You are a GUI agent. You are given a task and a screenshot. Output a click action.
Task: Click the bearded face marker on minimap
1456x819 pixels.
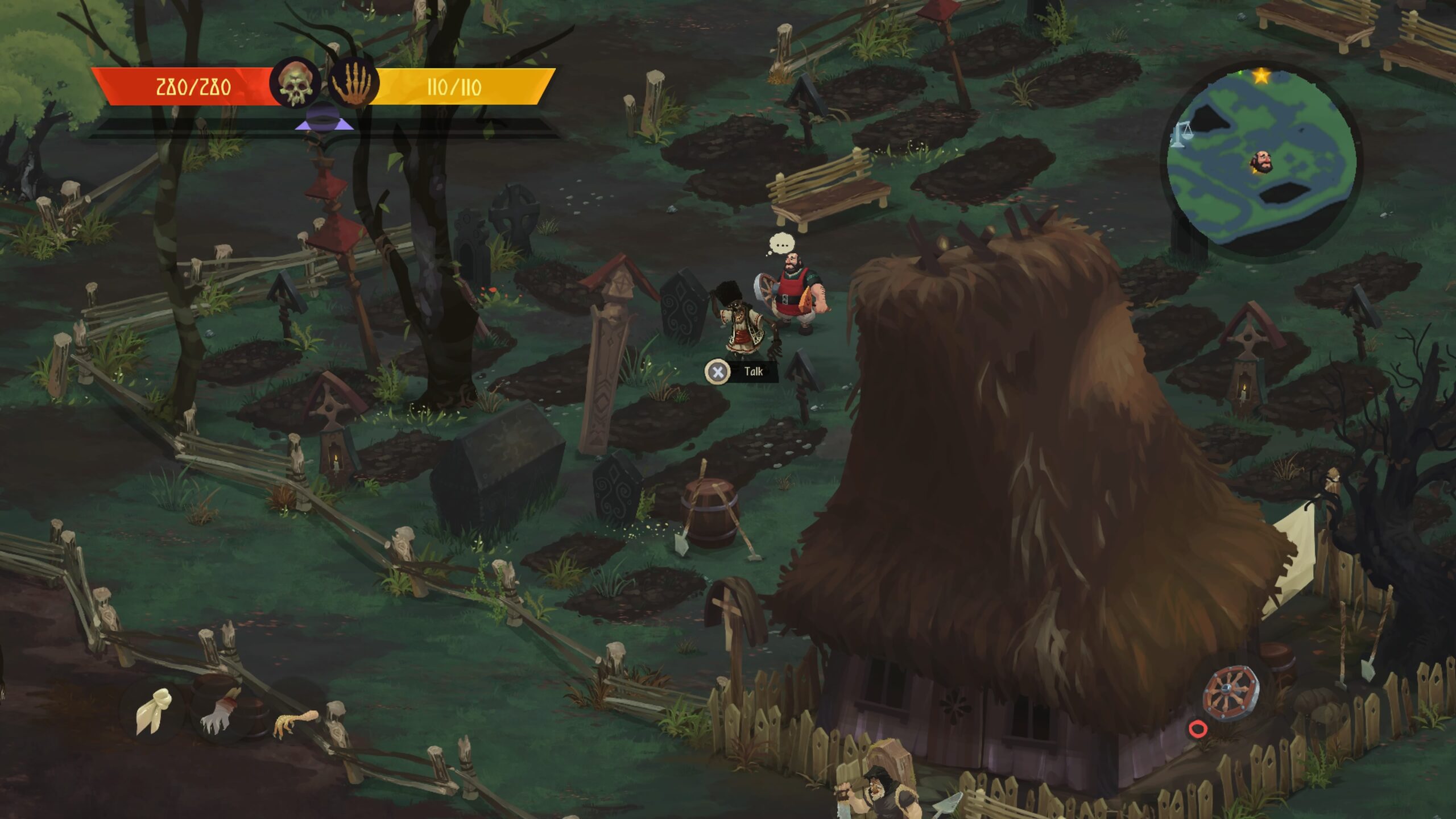(x=1261, y=163)
